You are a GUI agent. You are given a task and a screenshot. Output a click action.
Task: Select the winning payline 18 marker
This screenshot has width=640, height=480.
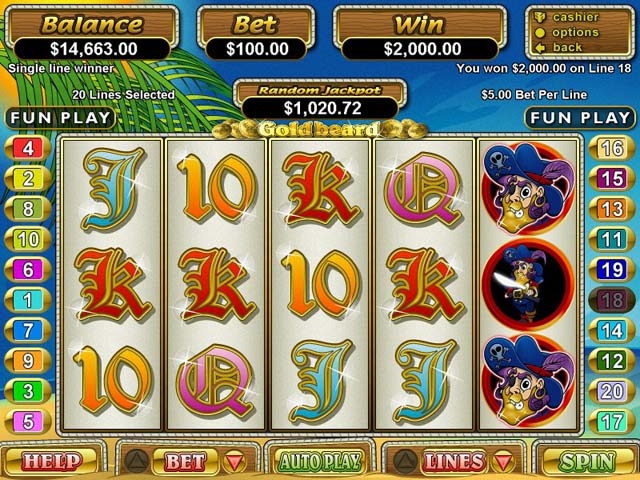coord(611,299)
